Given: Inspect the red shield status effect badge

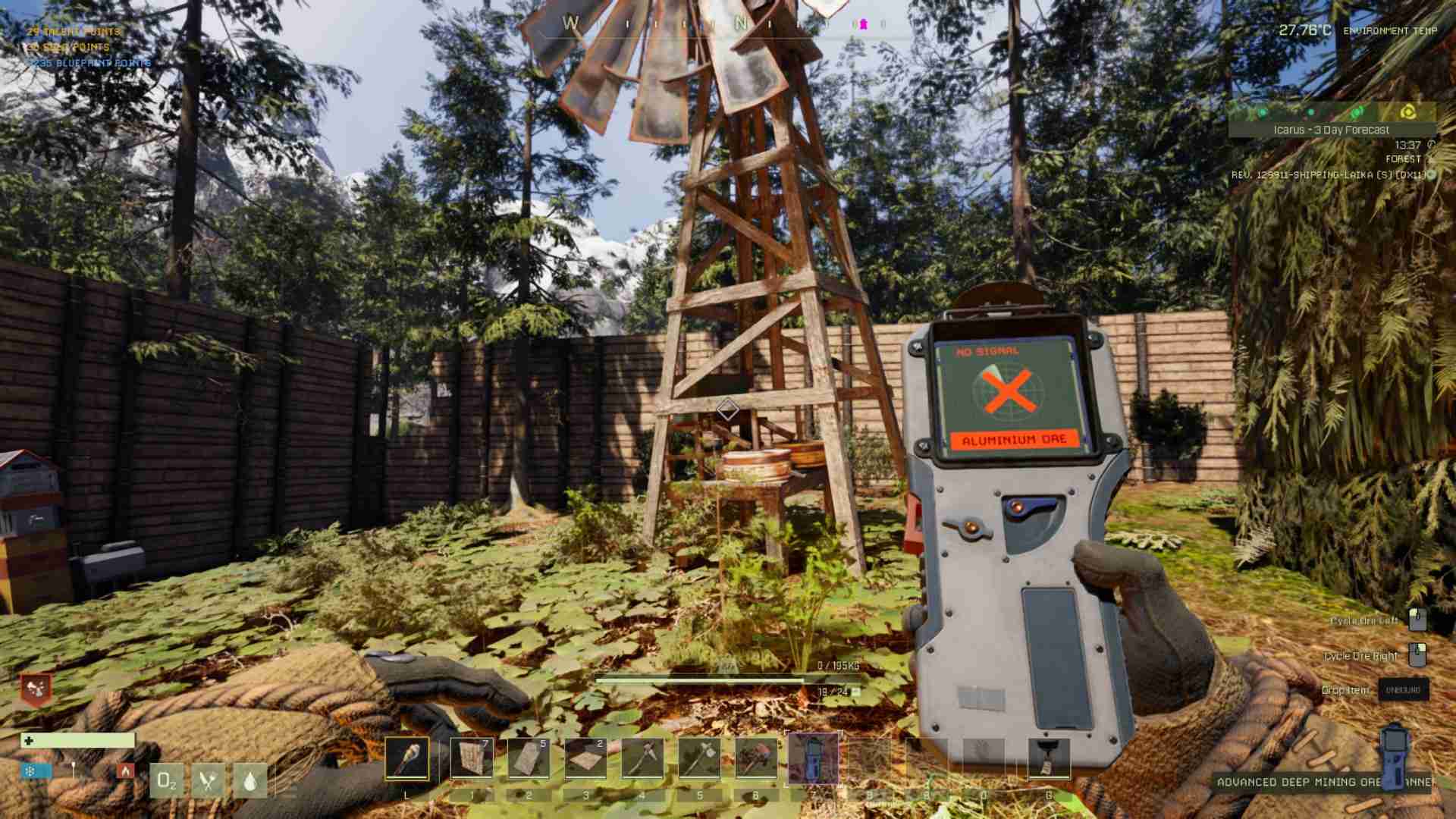Looking at the screenshot, I should [x=36, y=689].
